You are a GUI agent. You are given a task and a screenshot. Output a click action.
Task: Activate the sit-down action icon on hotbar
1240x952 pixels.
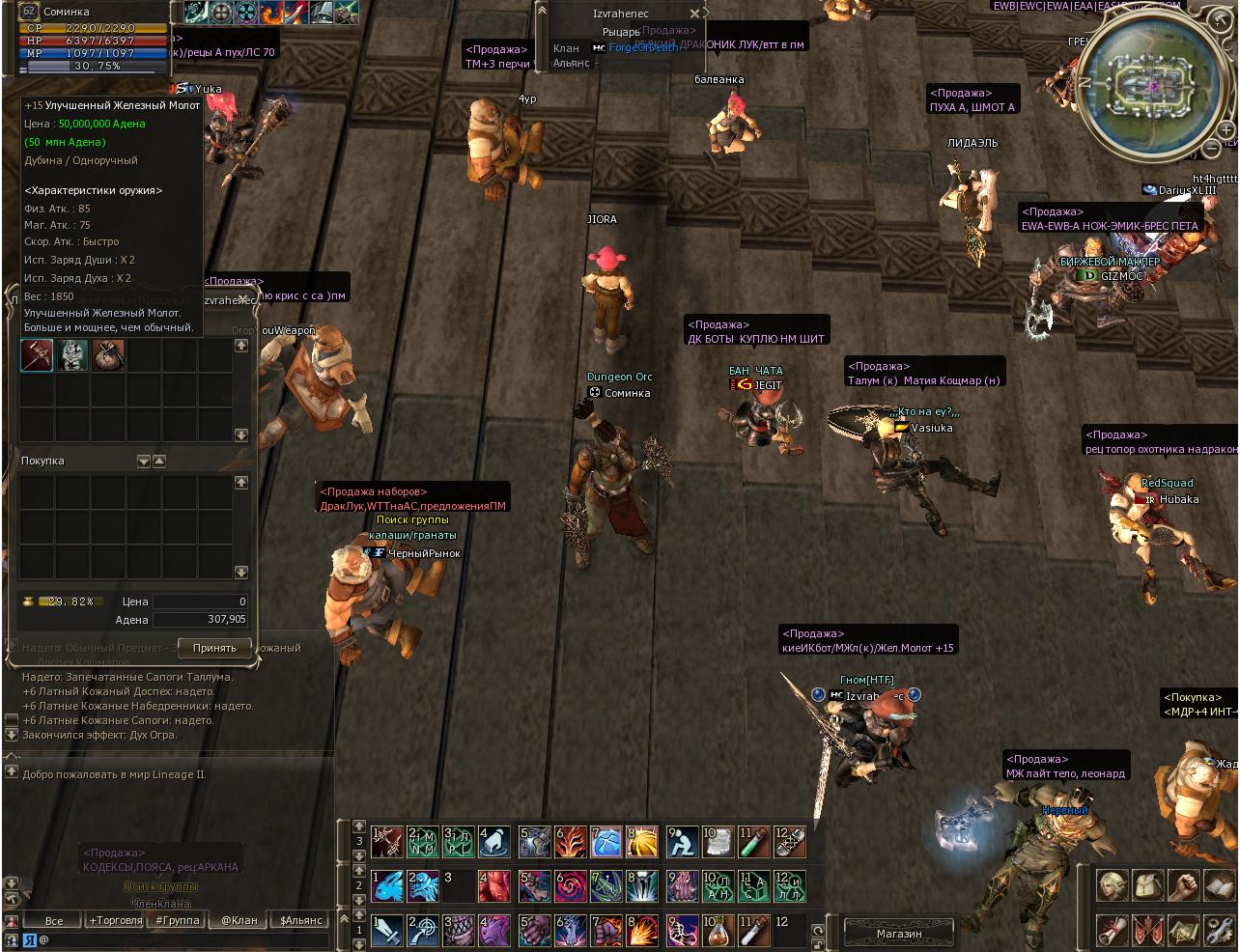click(x=682, y=842)
